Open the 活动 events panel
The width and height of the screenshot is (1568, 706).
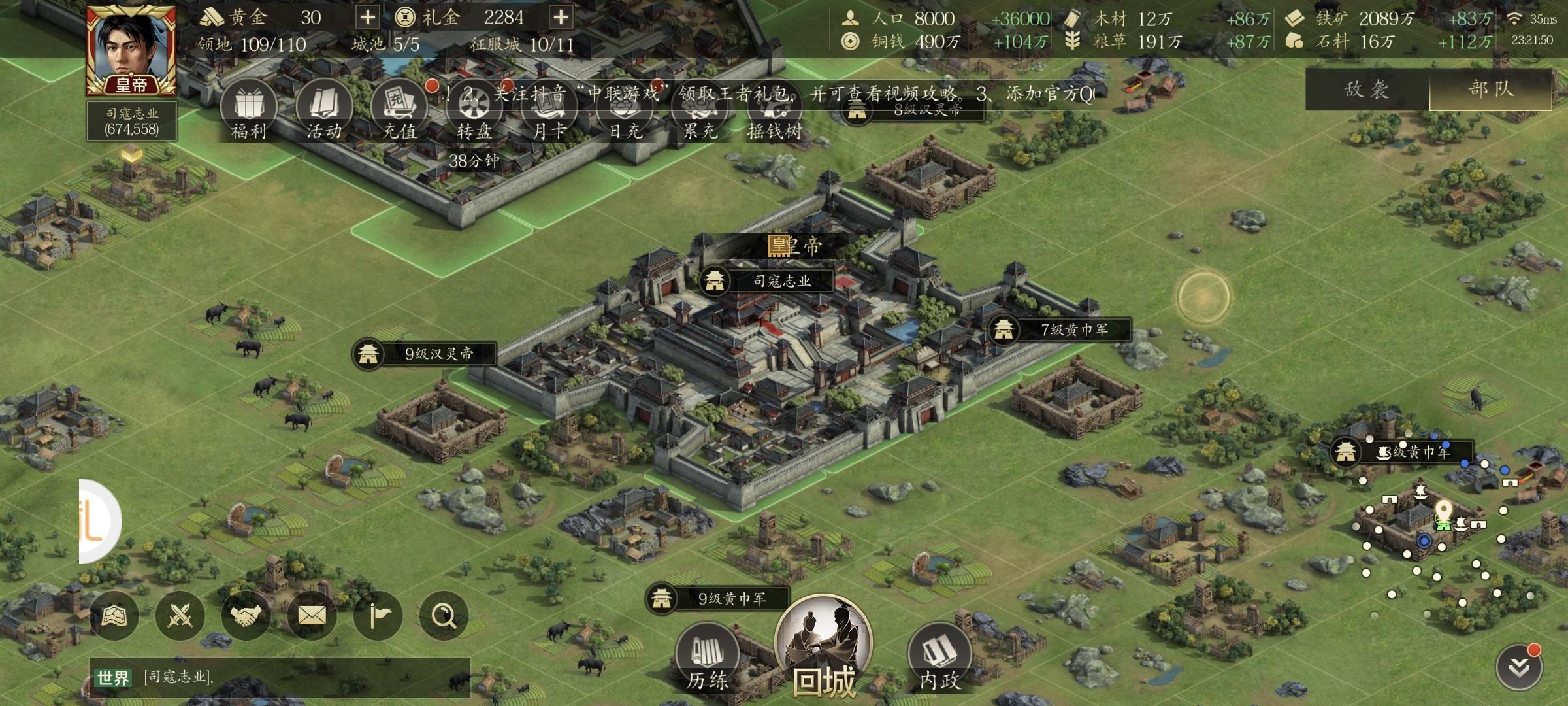[x=324, y=111]
